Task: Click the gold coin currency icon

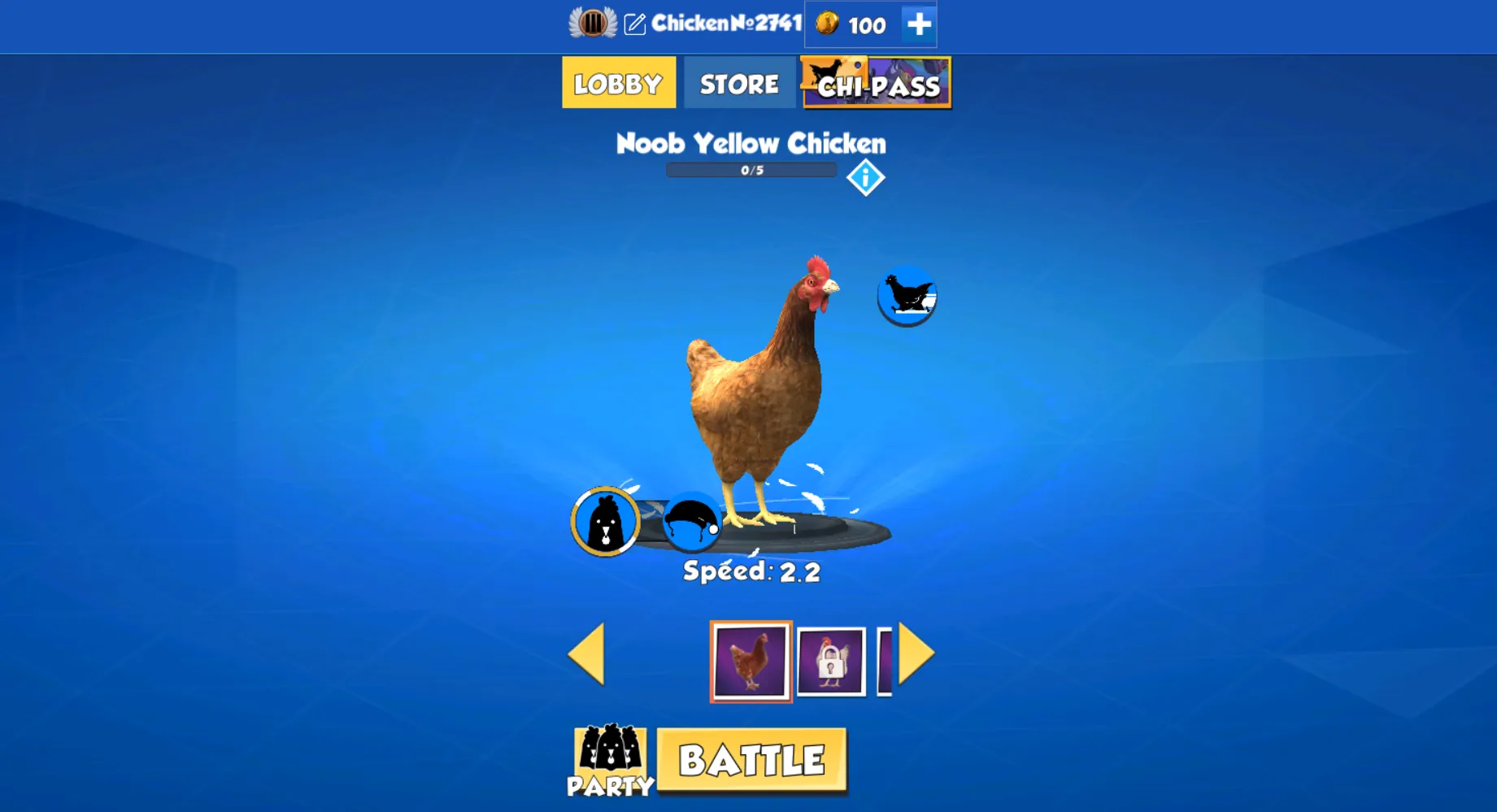Action: pos(825,24)
